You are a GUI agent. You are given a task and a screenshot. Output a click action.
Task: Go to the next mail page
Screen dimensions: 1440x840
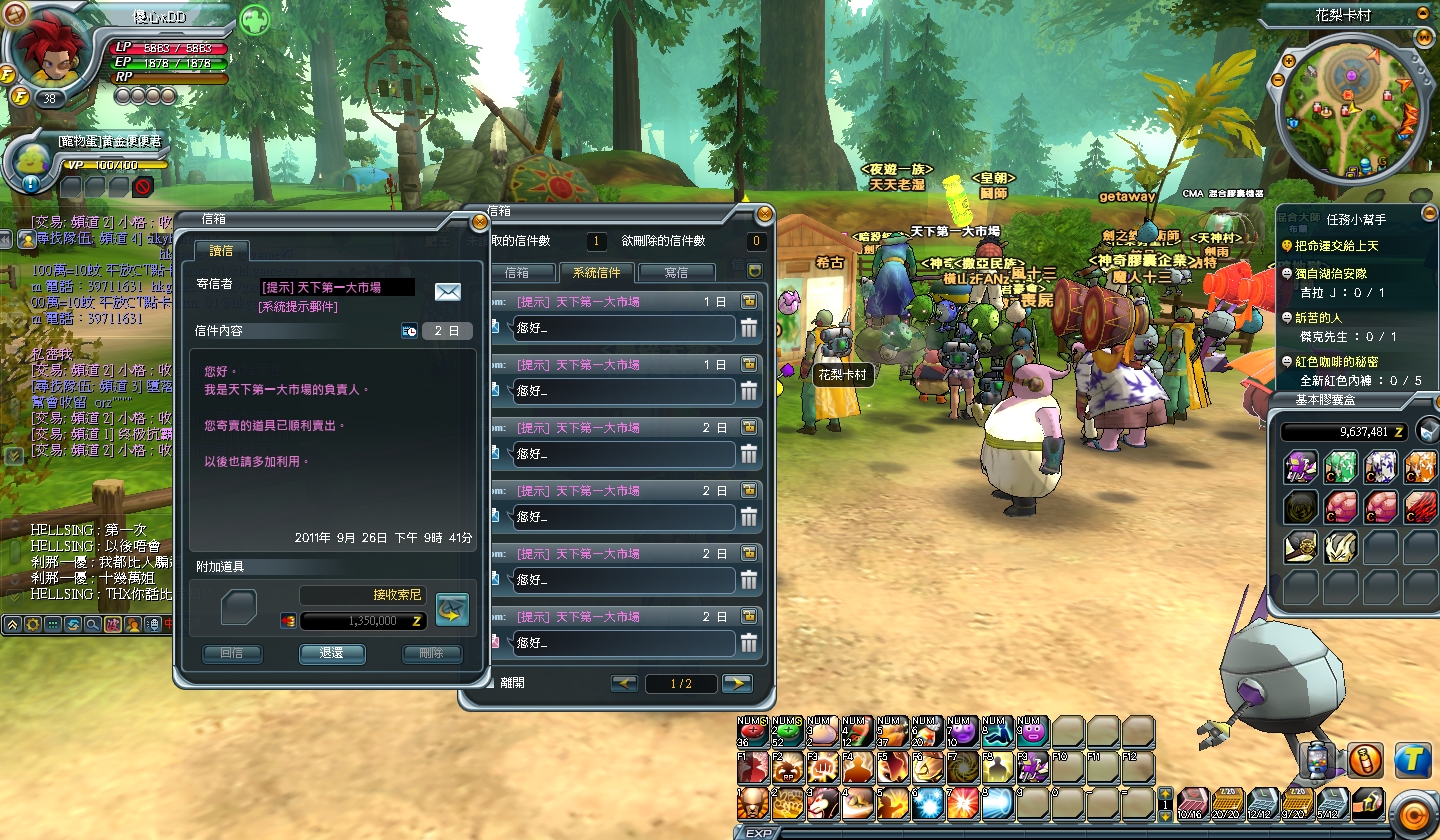pos(737,684)
